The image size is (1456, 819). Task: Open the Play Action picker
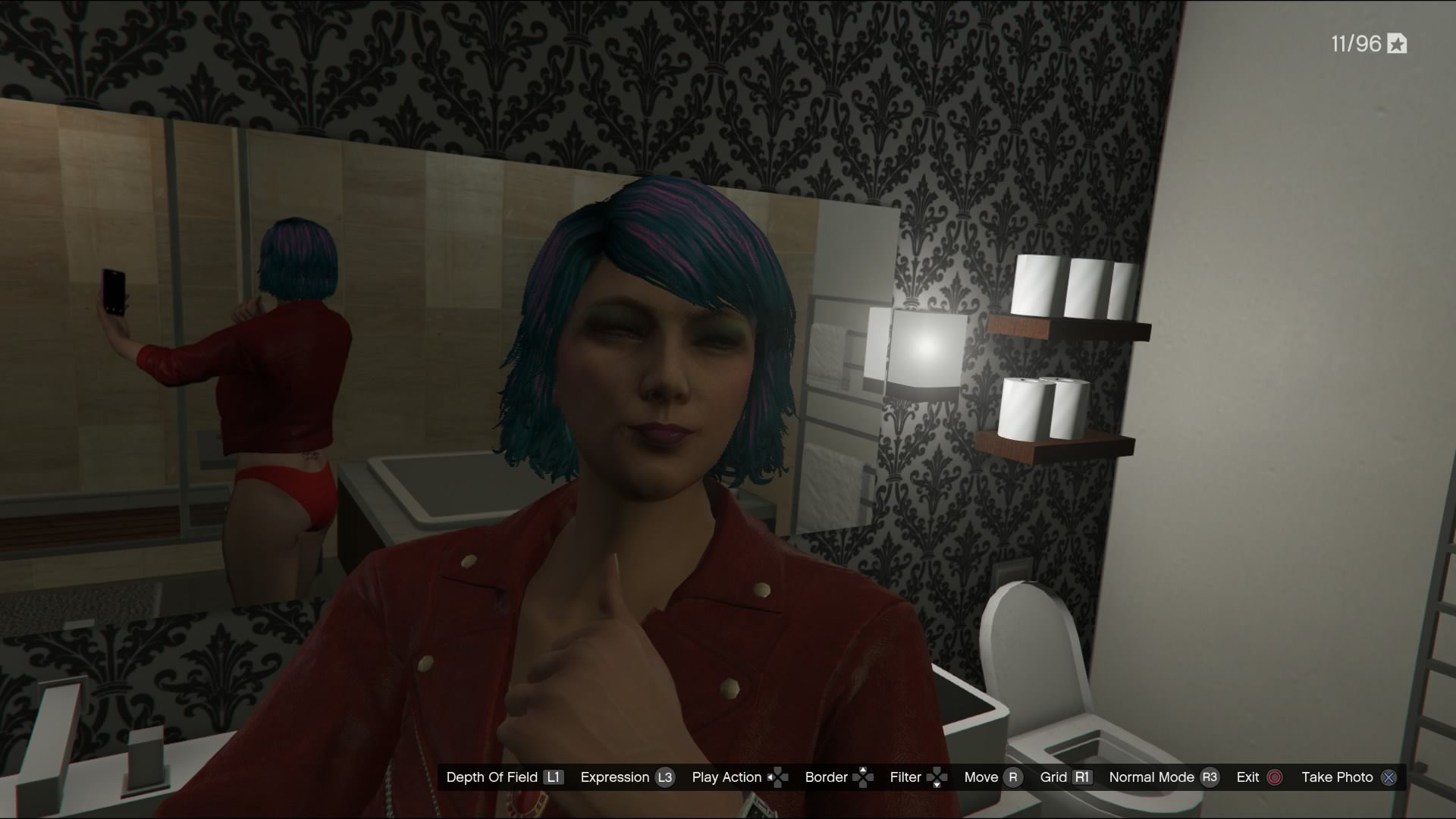click(x=726, y=777)
